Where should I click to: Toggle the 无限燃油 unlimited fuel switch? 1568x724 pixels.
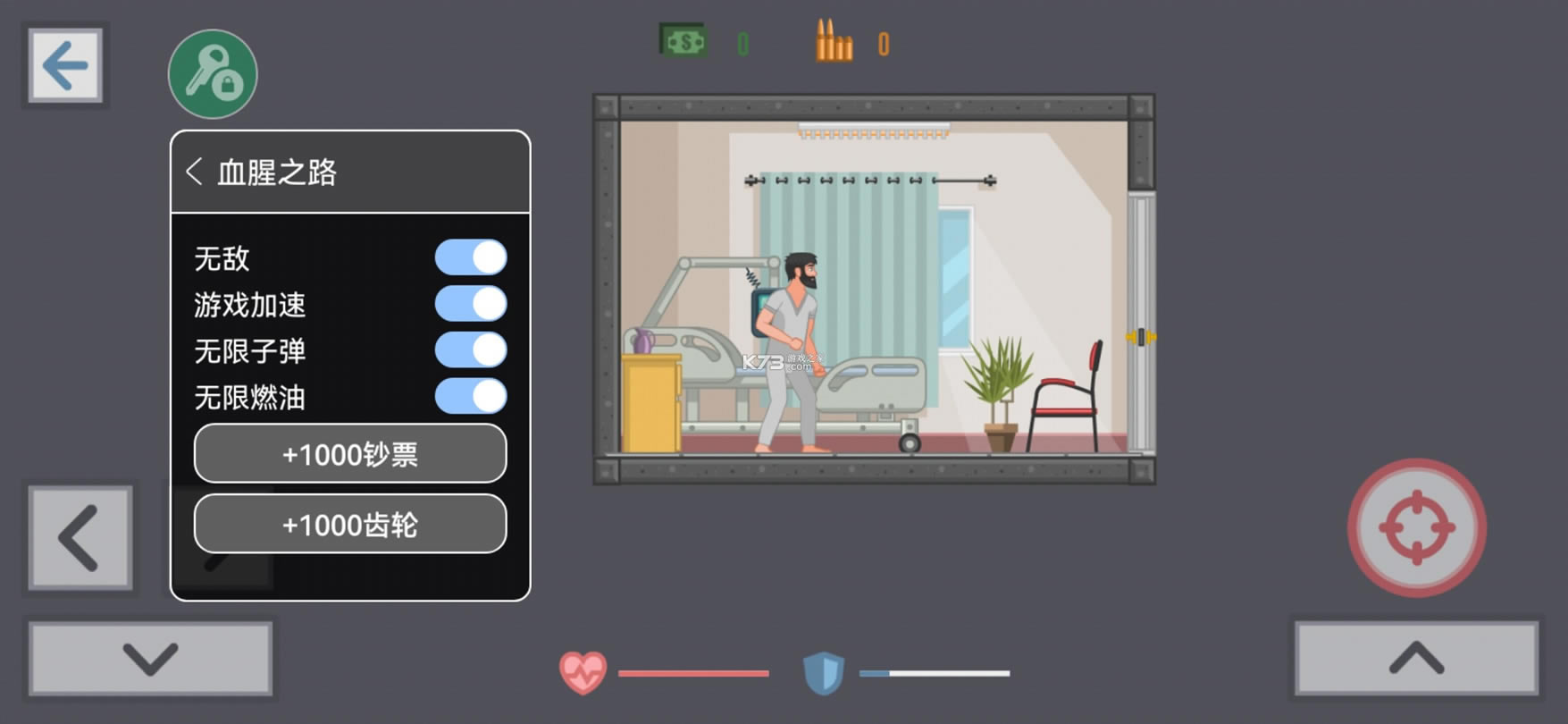point(471,396)
